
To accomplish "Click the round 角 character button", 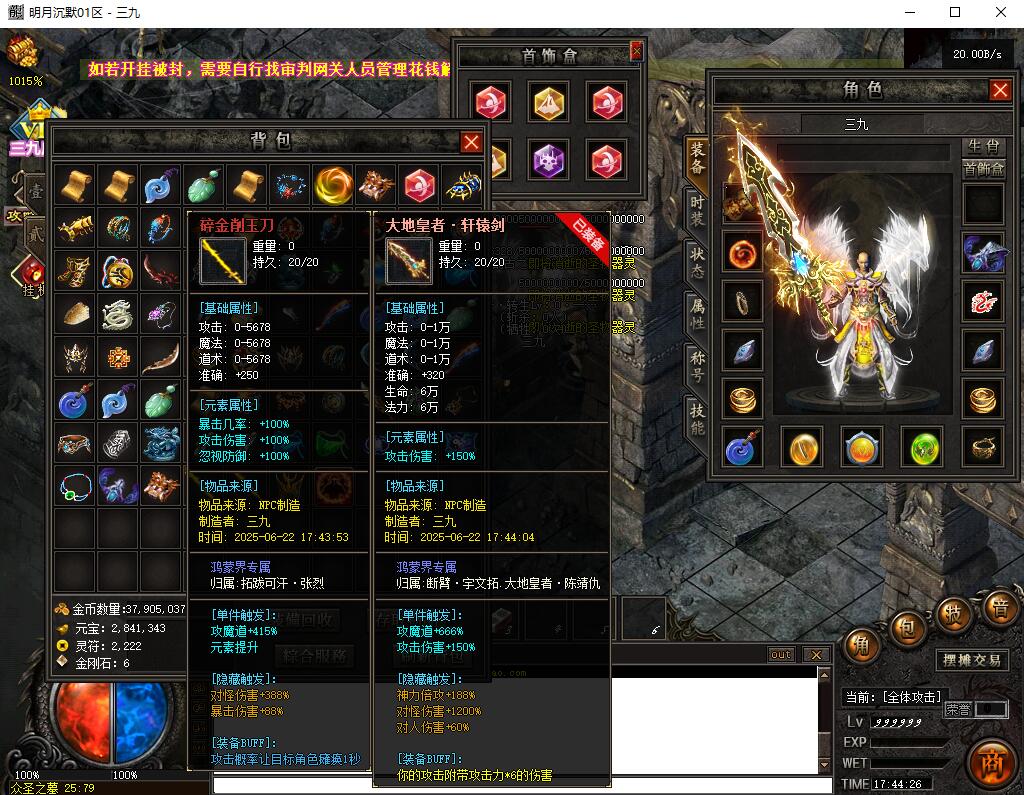I will [x=861, y=643].
